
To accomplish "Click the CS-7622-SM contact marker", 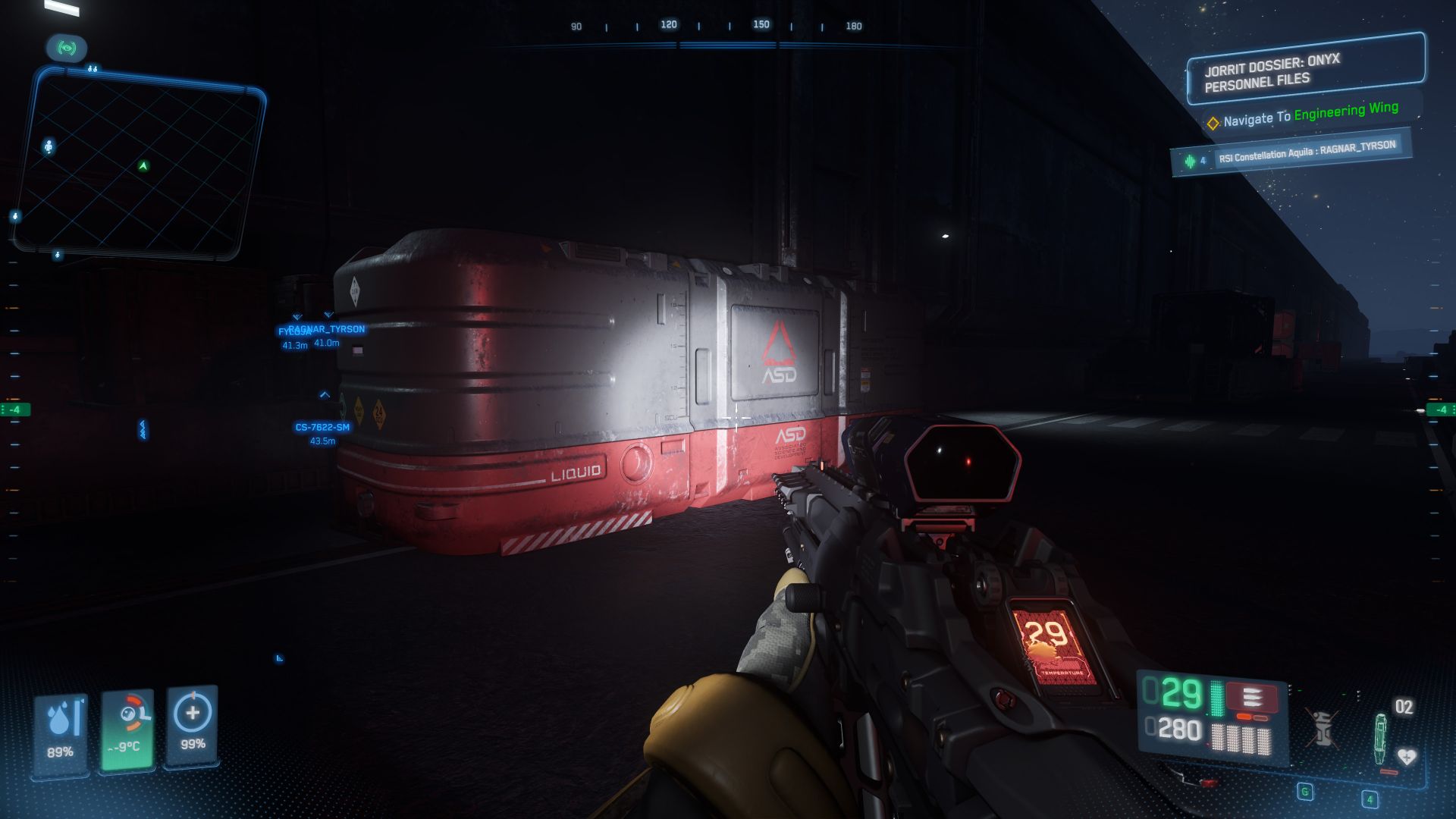I will [x=322, y=427].
